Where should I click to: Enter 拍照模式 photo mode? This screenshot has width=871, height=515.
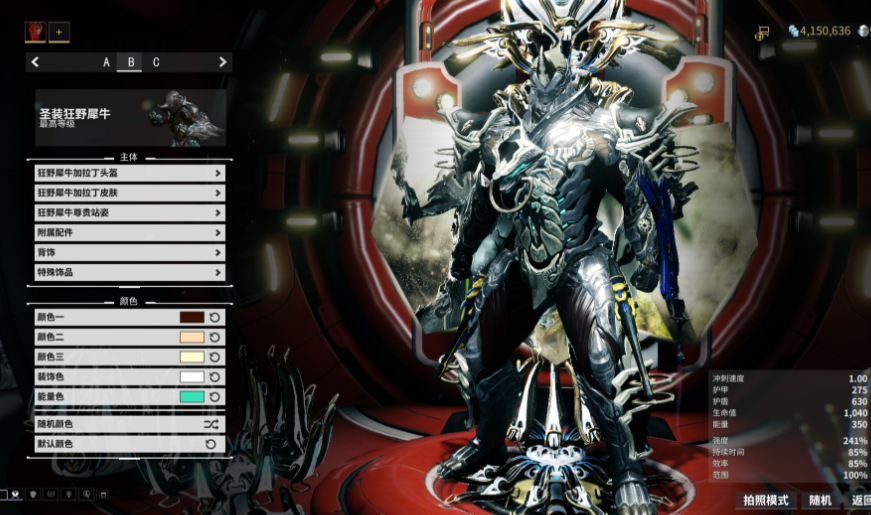(767, 500)
